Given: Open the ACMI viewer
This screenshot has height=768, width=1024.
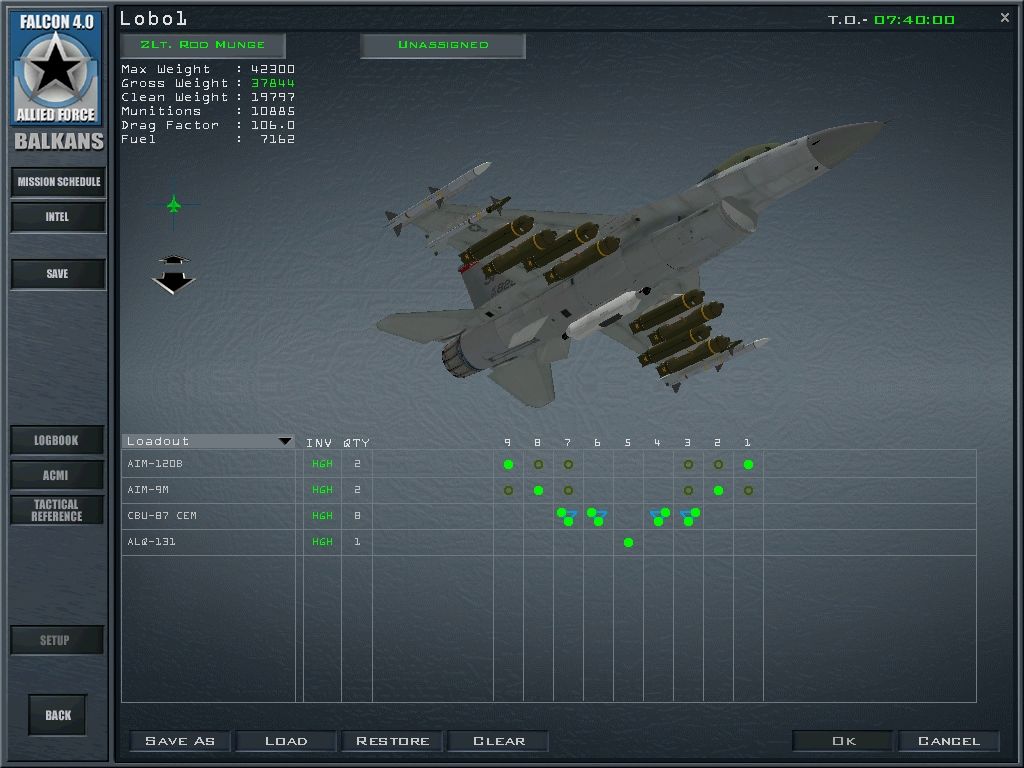Looking at the screenshot, I should tap(57, 475).
